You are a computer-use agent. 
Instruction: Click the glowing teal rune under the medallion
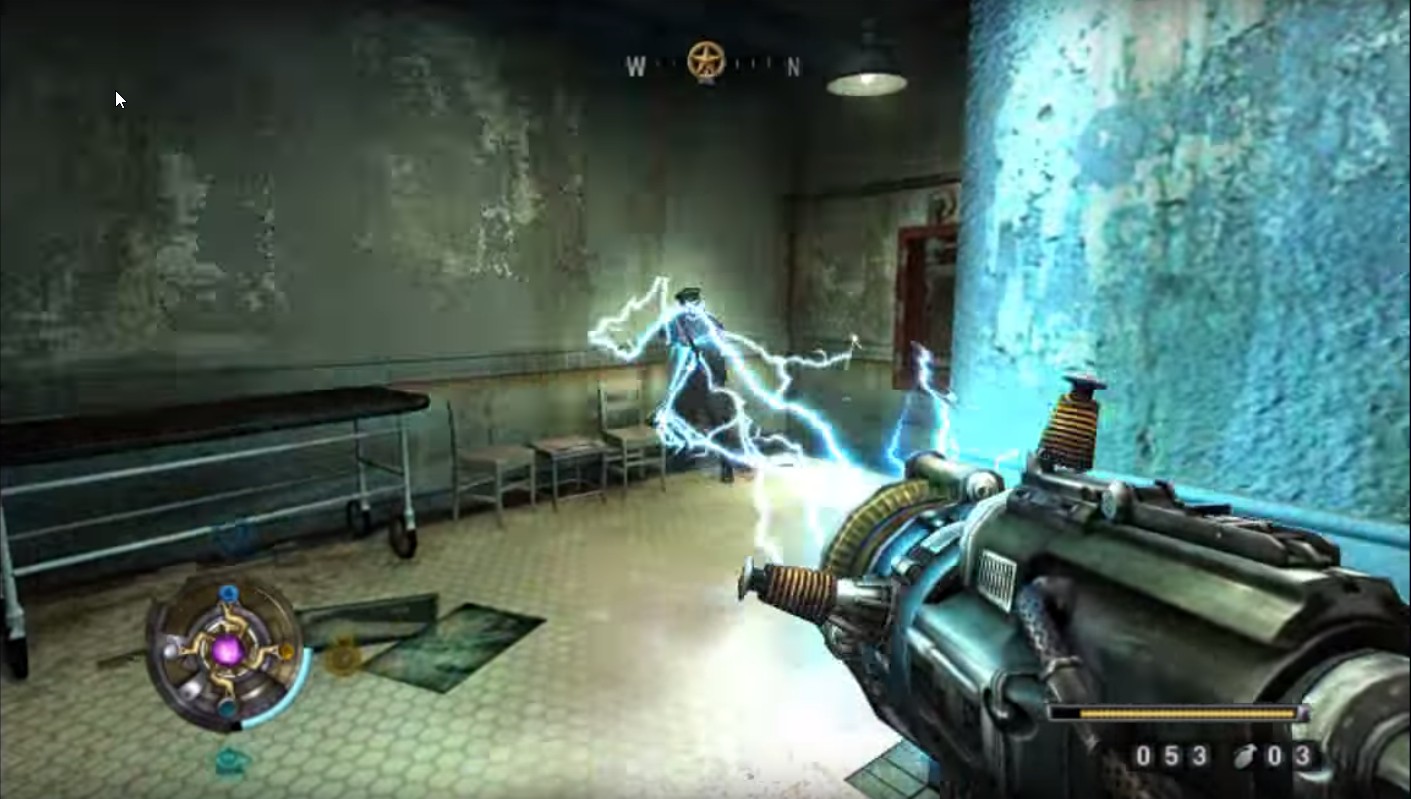[232, 759]
